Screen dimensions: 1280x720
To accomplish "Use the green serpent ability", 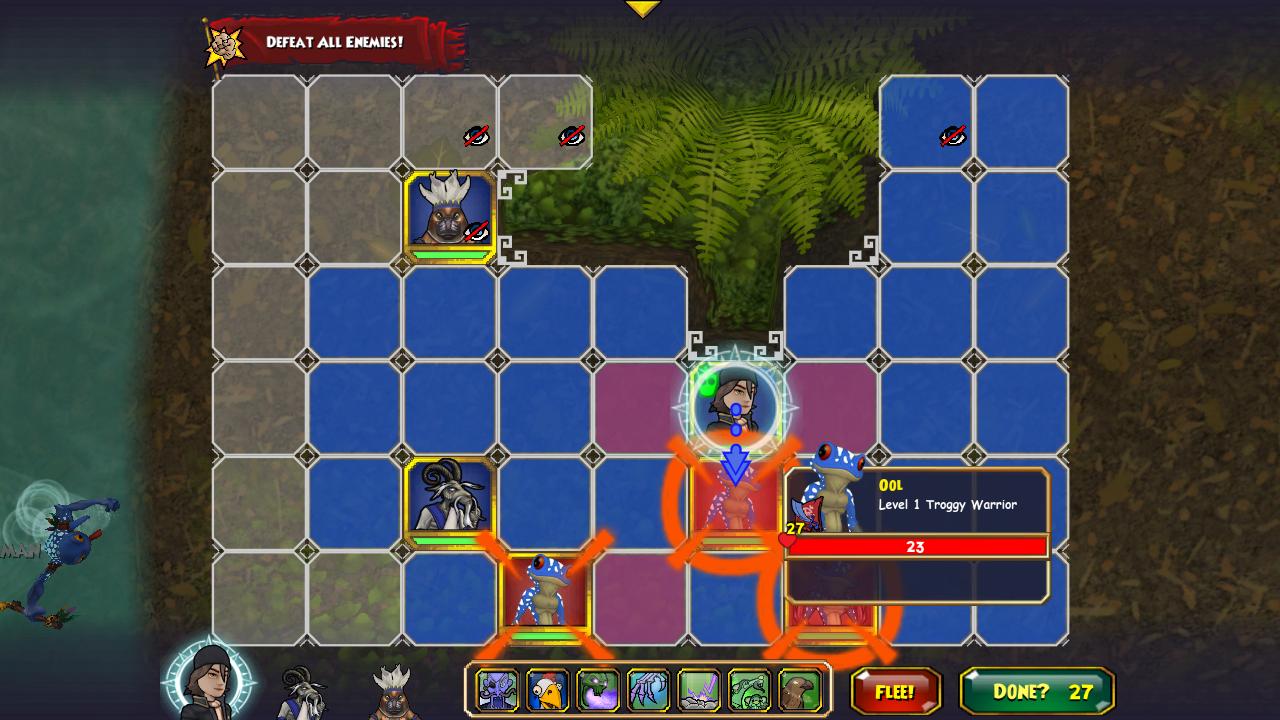I will (x=598, y=691).
